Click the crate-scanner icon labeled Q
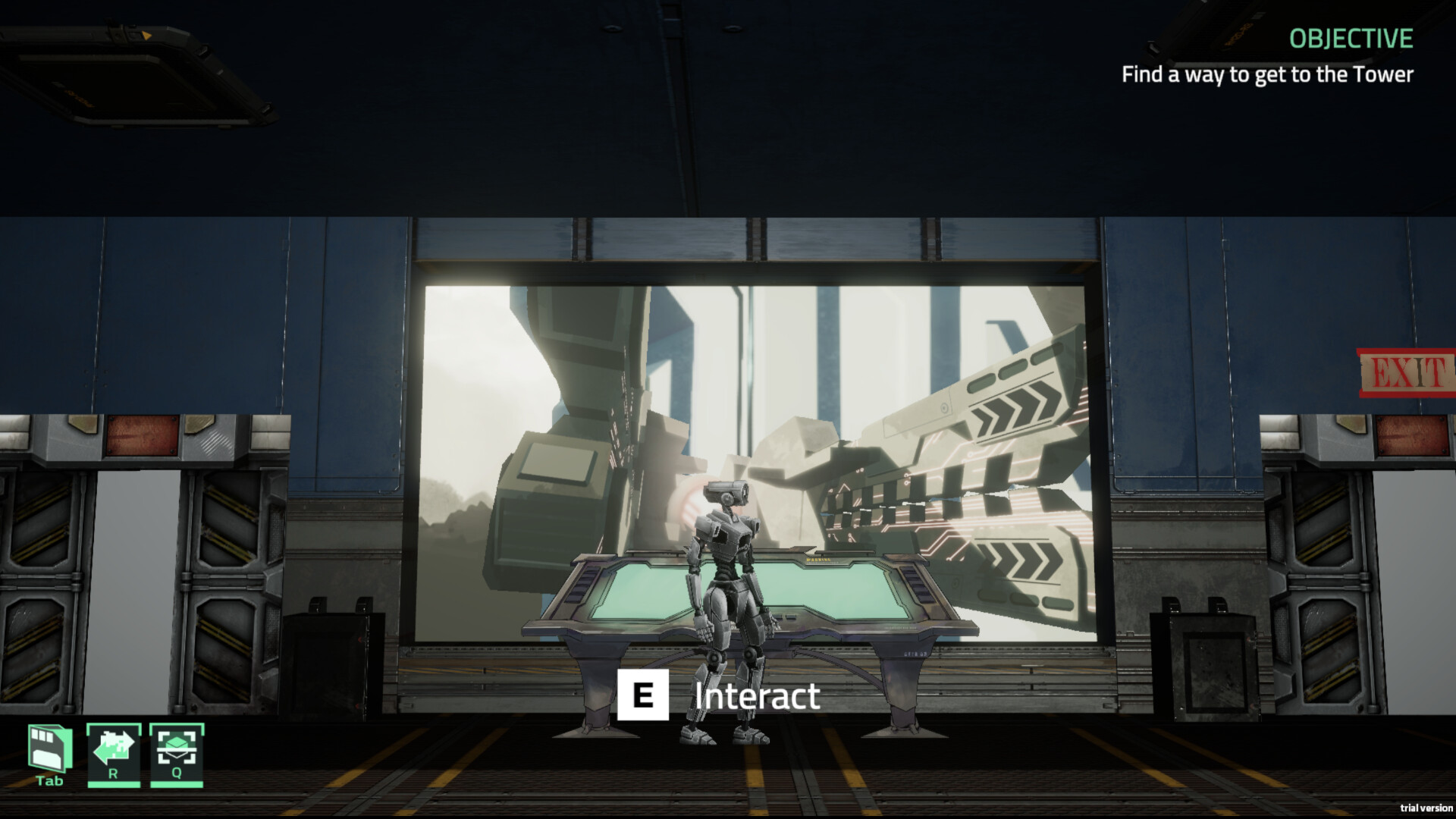 (x=176, y=755)
